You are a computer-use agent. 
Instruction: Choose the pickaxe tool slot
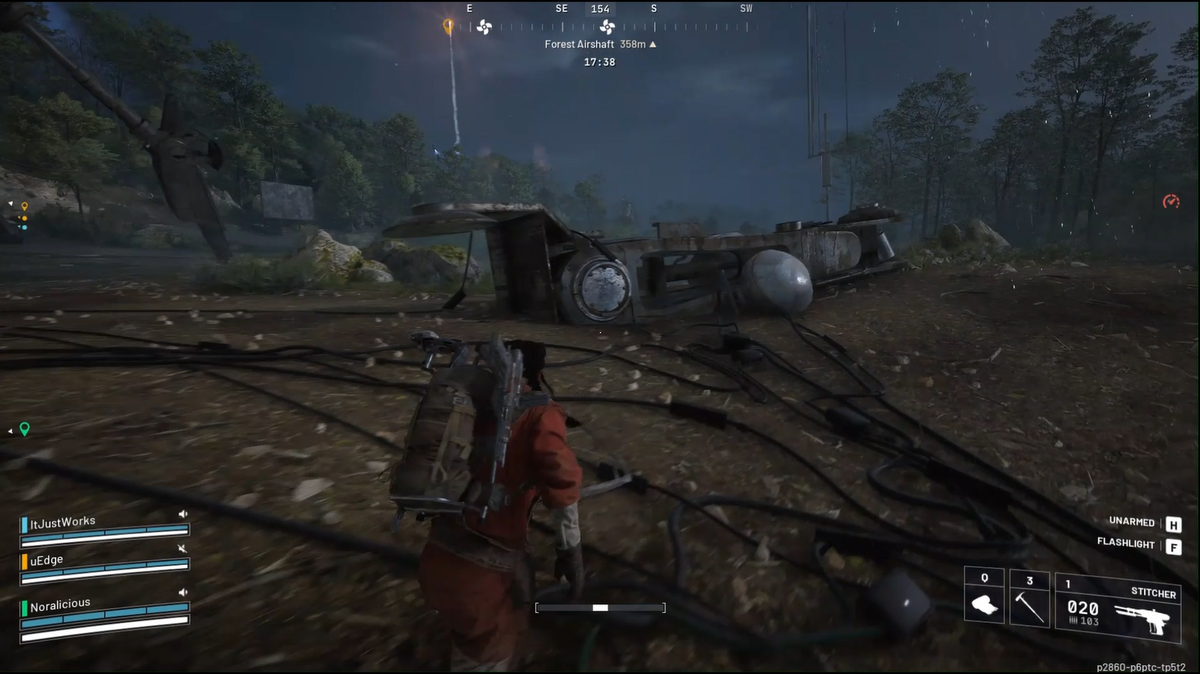click(1029, 602)
